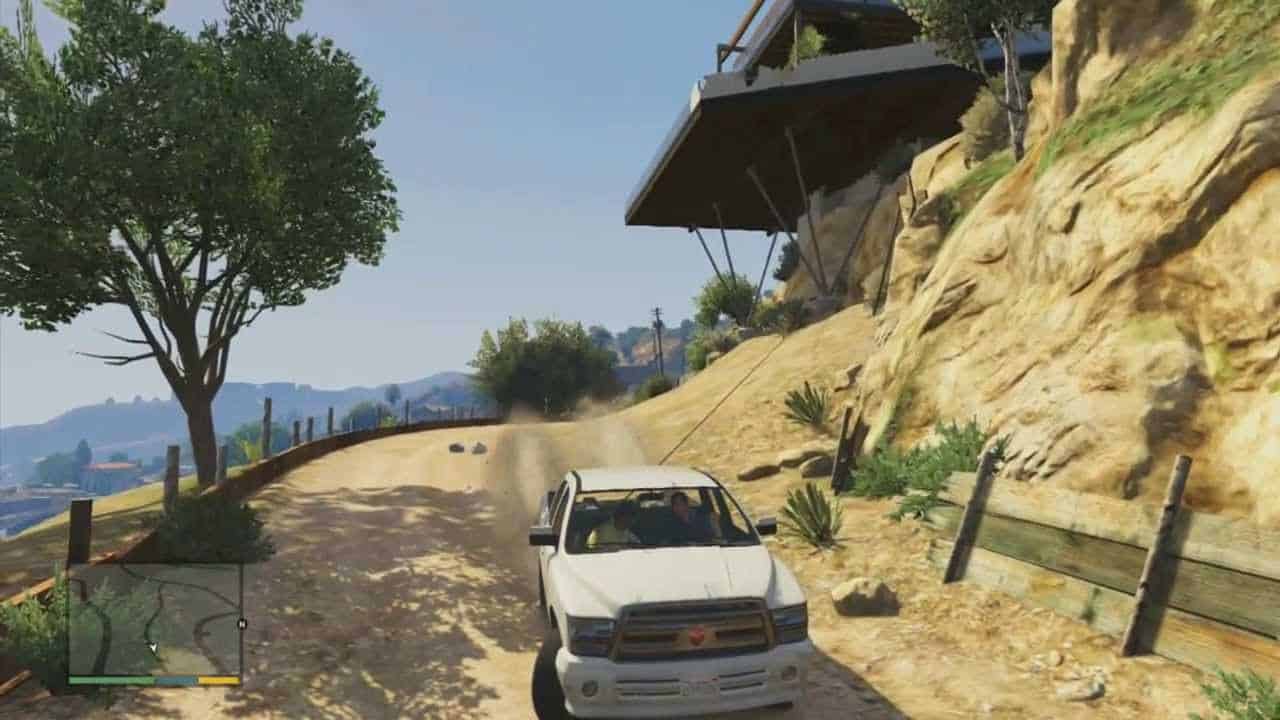Click the blue armor segment of the HUD bar
Viewport: 1280px width, 720px height.
tap(175, 680)
